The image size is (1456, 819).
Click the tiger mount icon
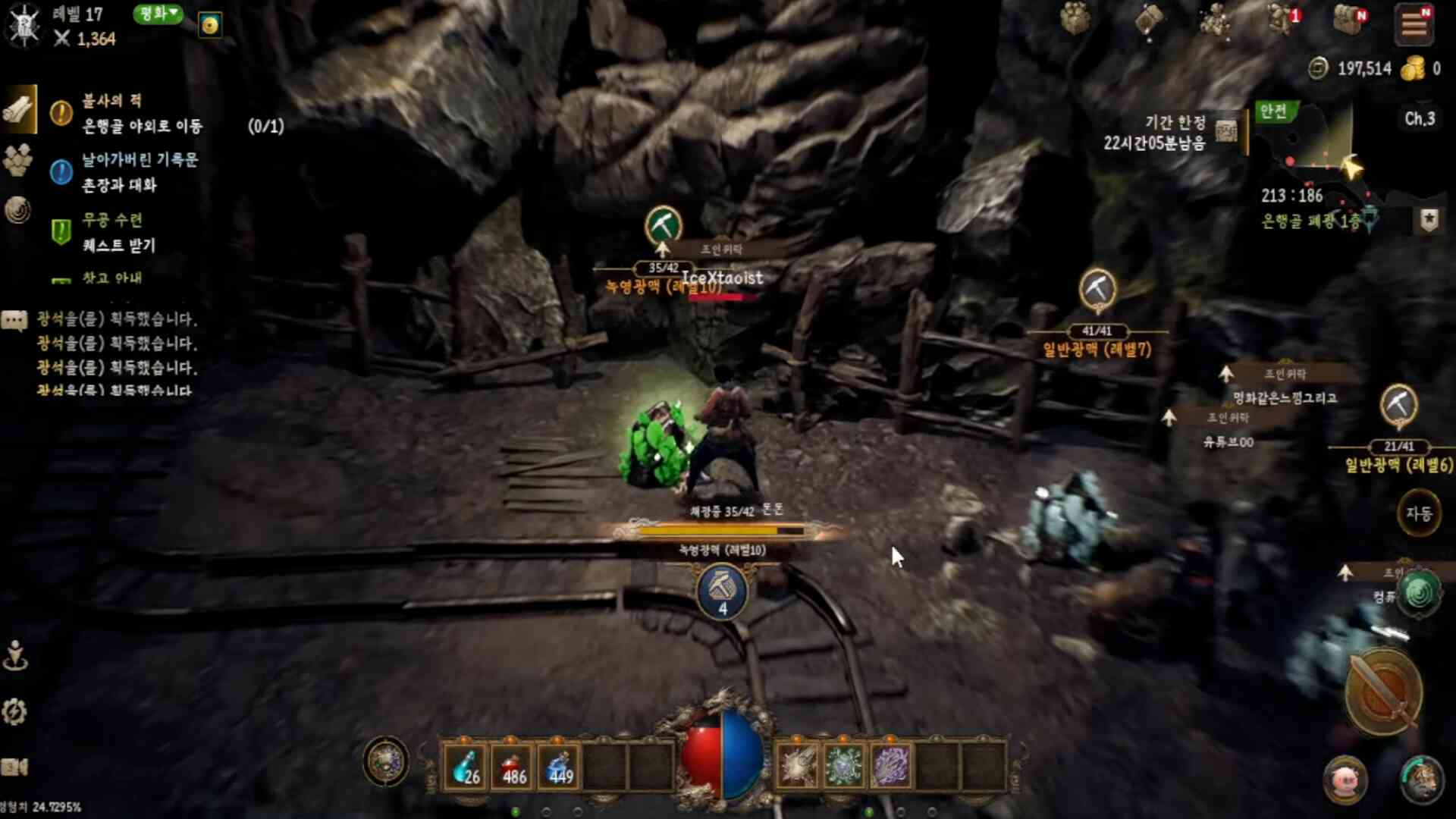coord(1420,780)
